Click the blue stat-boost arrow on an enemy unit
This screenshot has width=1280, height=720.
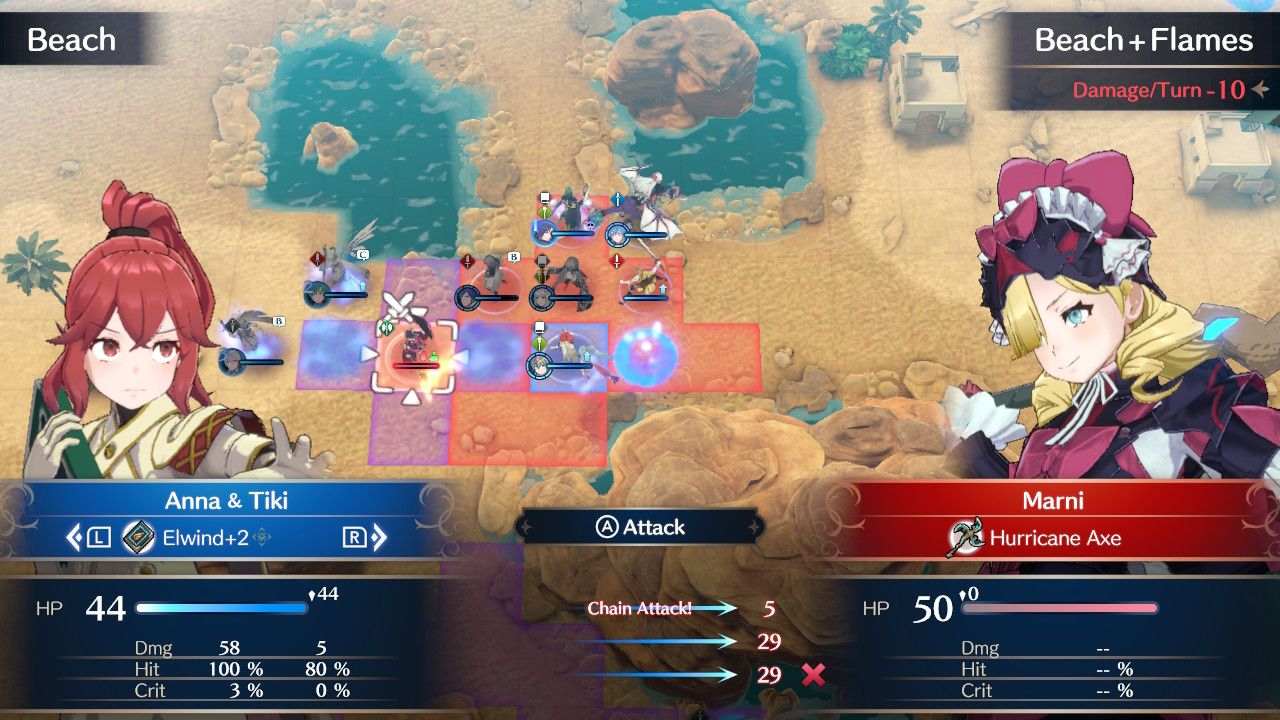(x=663, y=288)
